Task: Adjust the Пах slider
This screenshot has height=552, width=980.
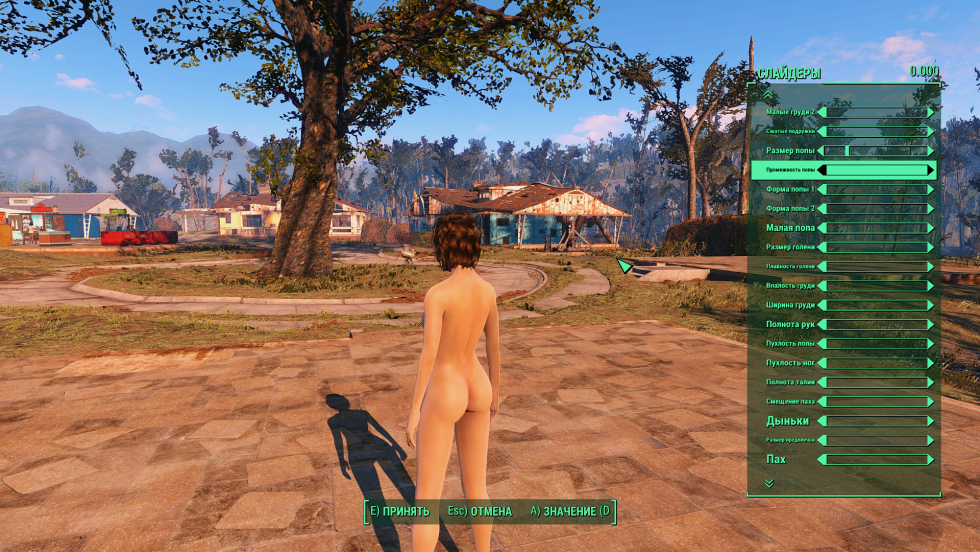Action: point(877,459)
